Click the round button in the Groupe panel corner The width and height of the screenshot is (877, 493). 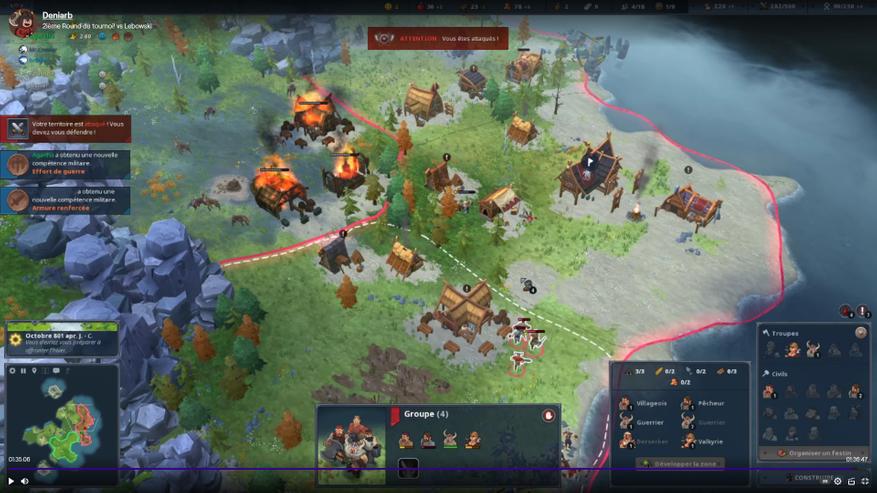548,415
